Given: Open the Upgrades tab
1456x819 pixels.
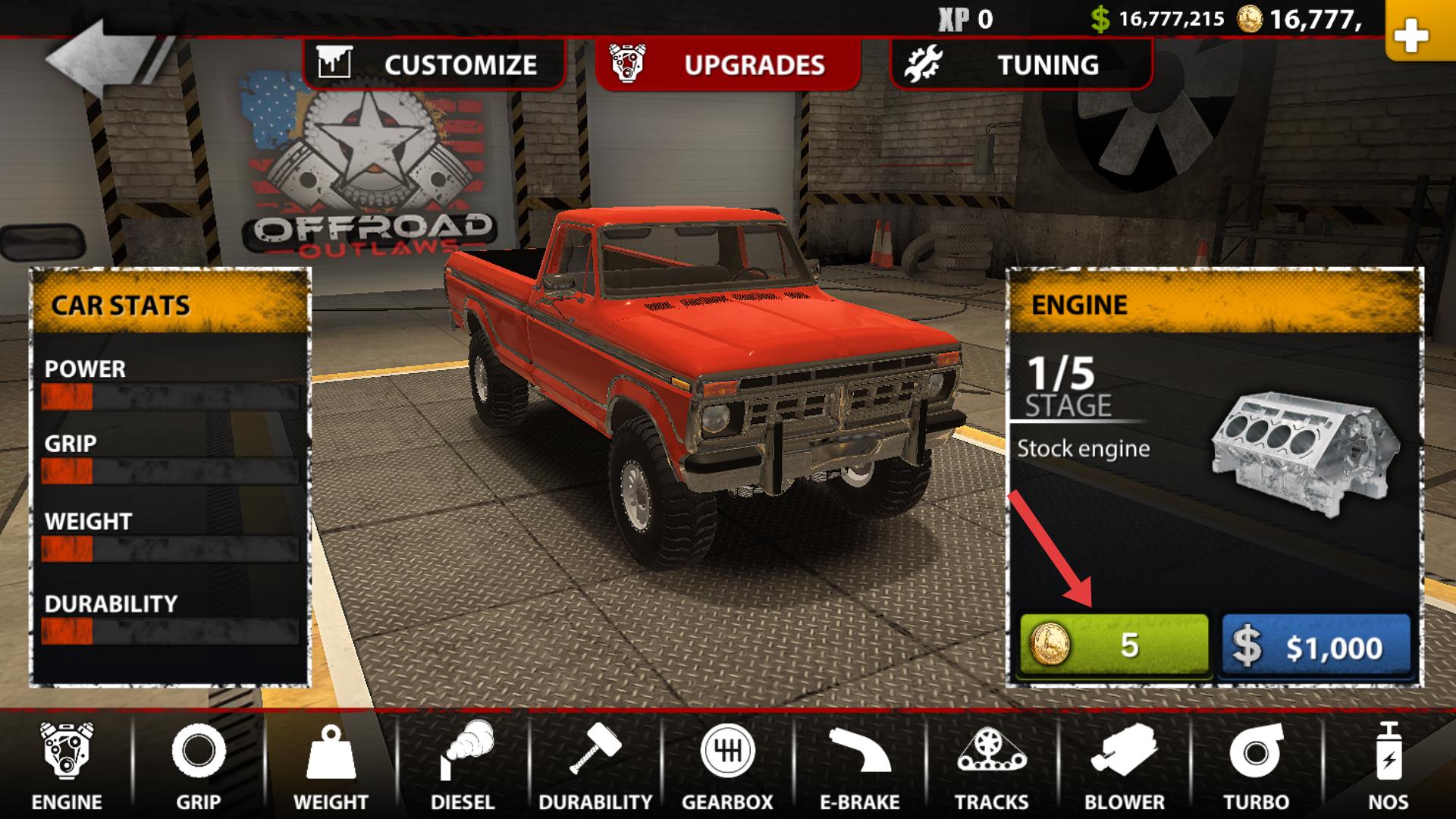Looking at the screenshot, I should tap(728, 64).
